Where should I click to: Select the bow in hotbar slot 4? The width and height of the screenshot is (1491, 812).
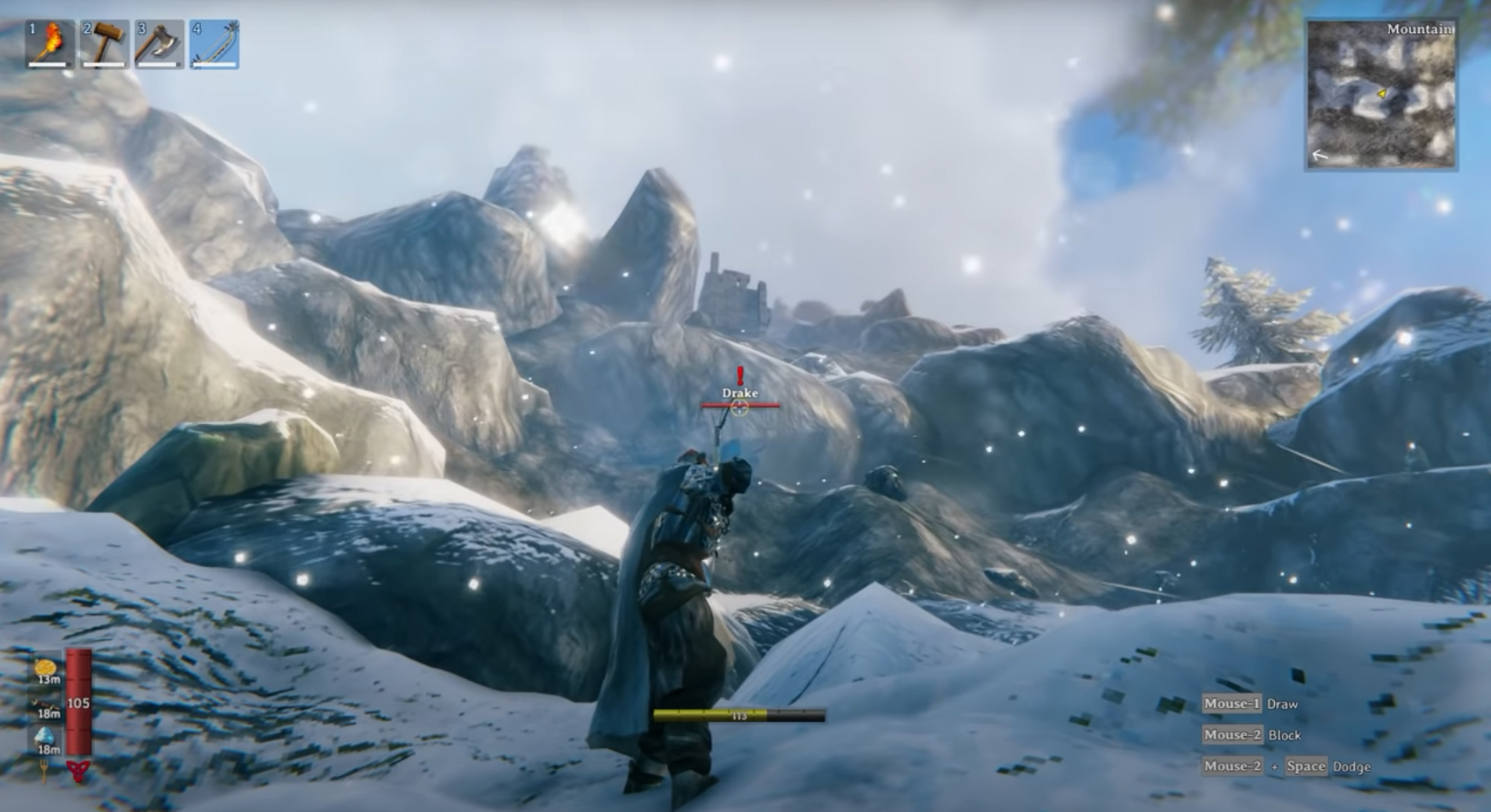click(214, 44)
